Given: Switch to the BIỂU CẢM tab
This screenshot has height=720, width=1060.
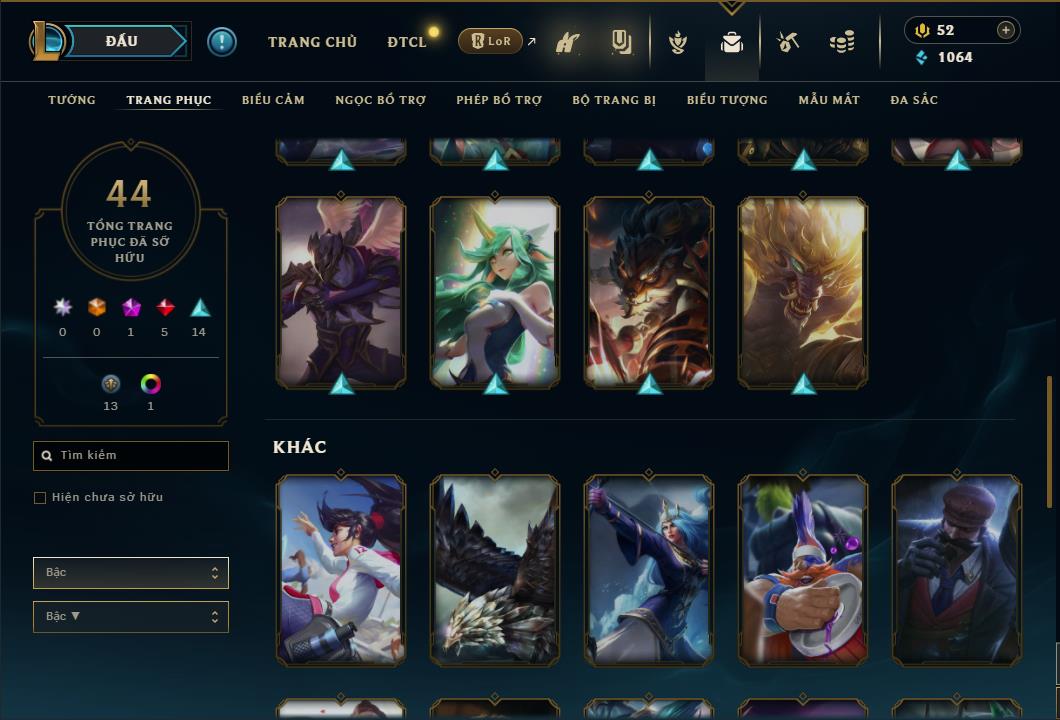Looking at the screenshot, I should [x=273, y=100].
